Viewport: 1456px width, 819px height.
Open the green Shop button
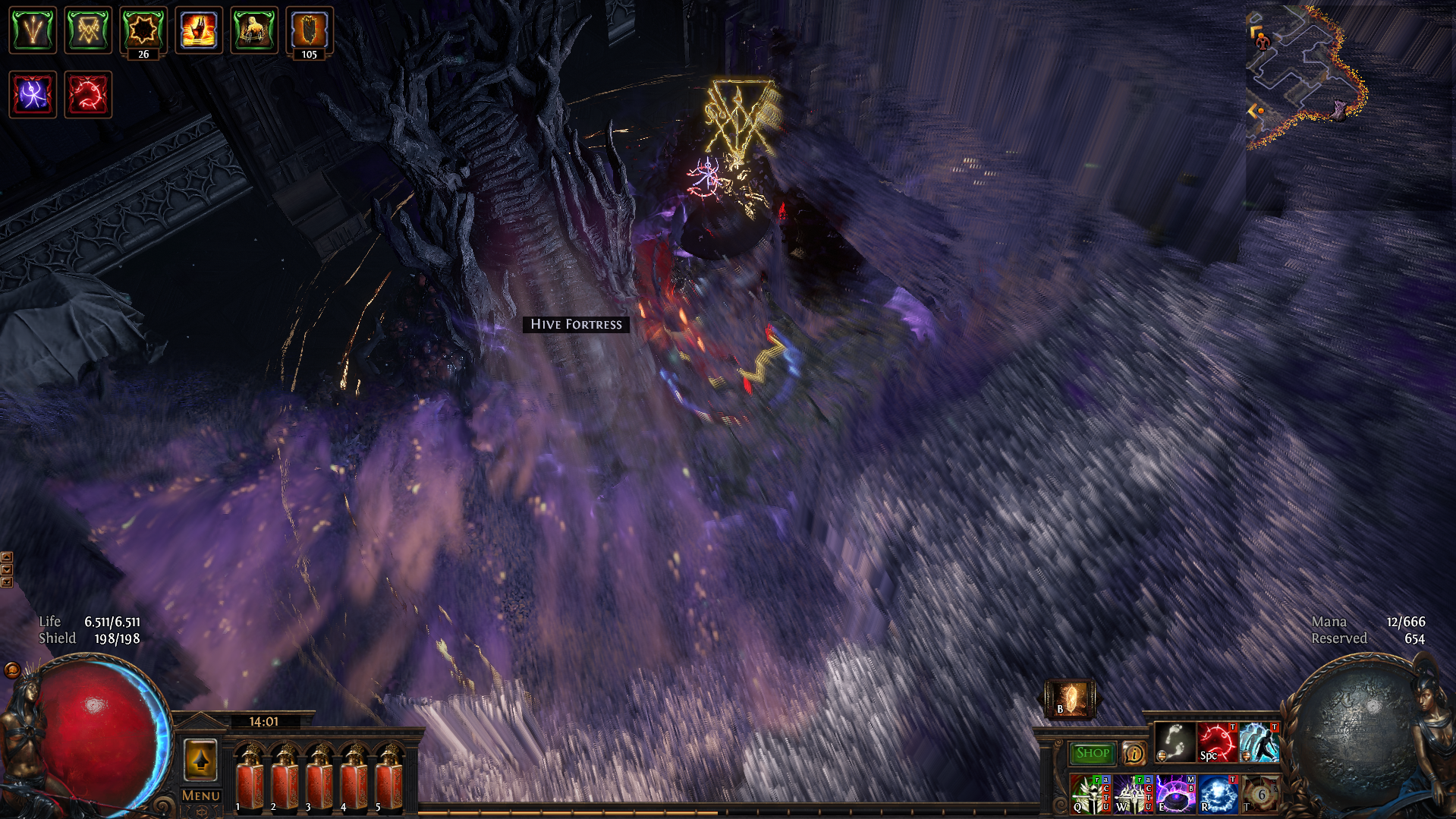(x=1092, y=753)
